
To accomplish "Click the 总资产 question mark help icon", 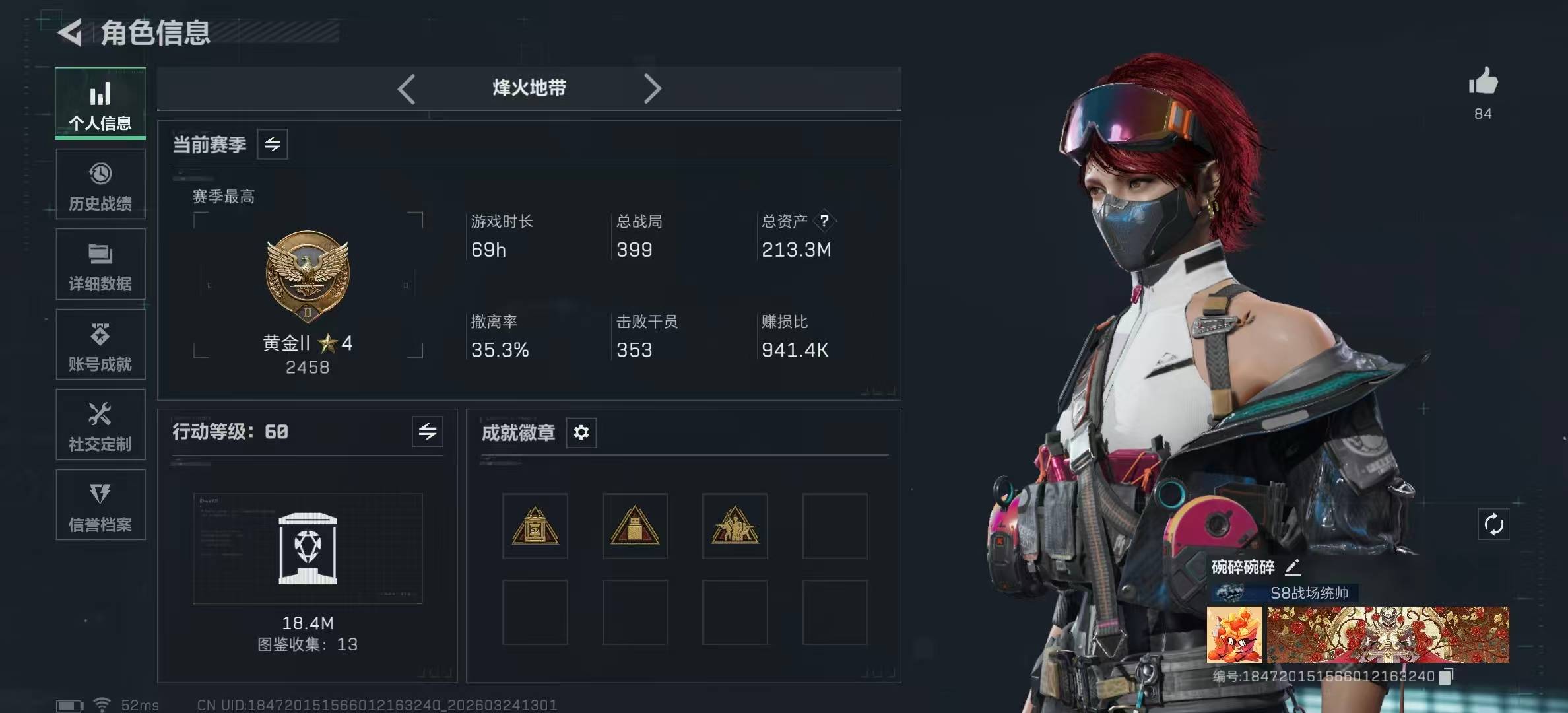I will click(x=824, y=221).
